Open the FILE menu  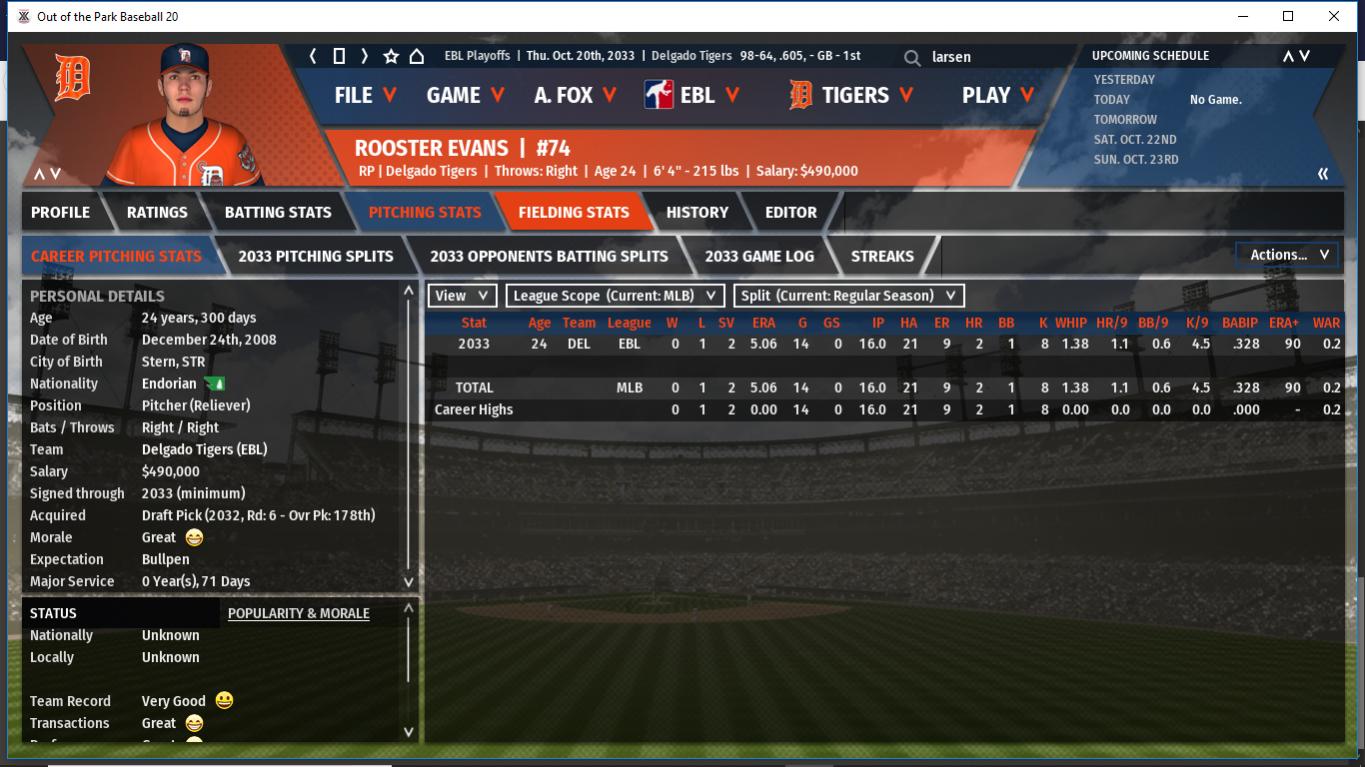click(x=365, y=95)
